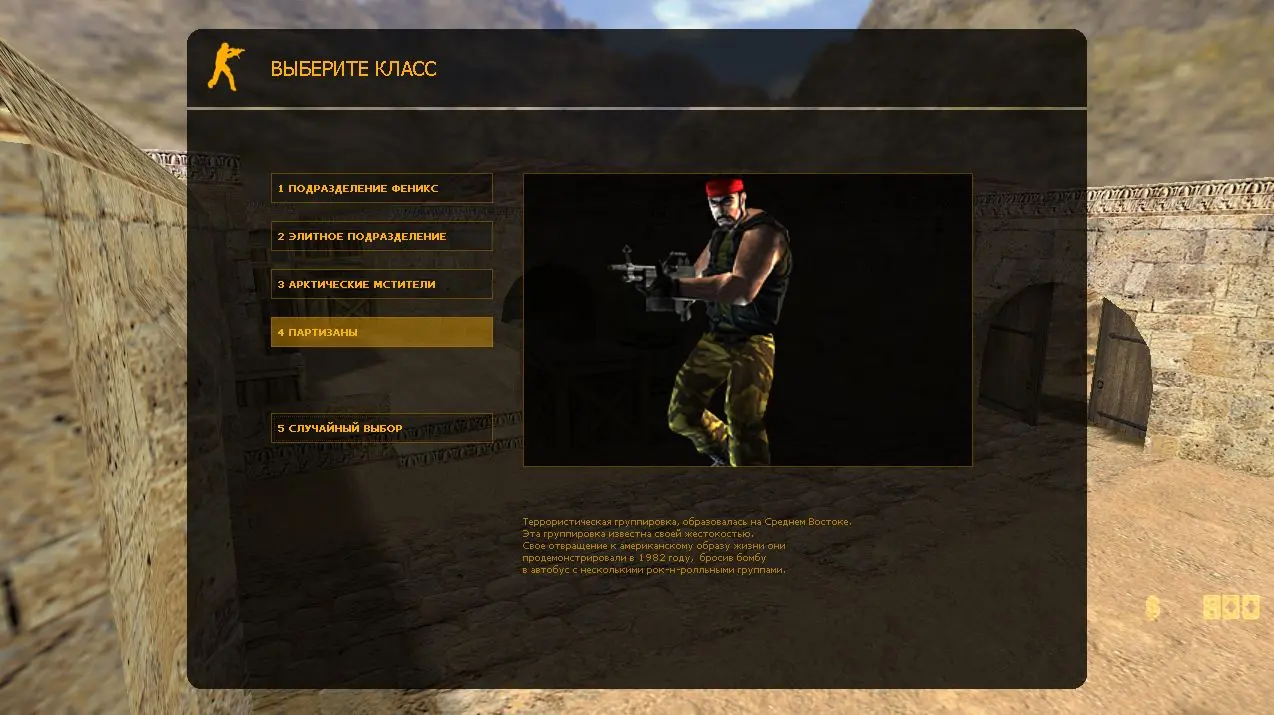This screenshot has height=715, width=1274.
Task: Select the Подразделение Феникс class
Action: (381, 188)
